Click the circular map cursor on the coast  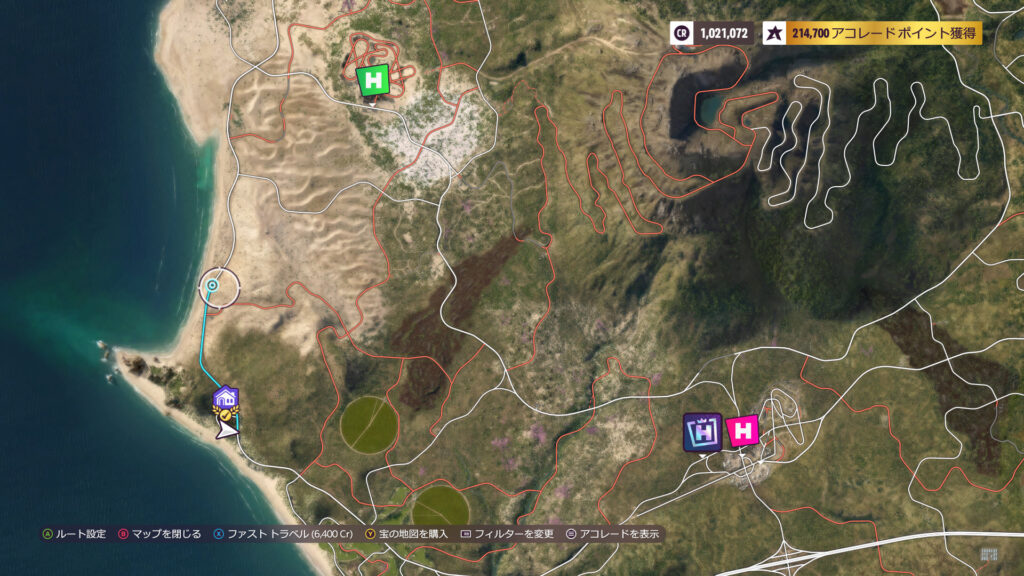(213, 286)
